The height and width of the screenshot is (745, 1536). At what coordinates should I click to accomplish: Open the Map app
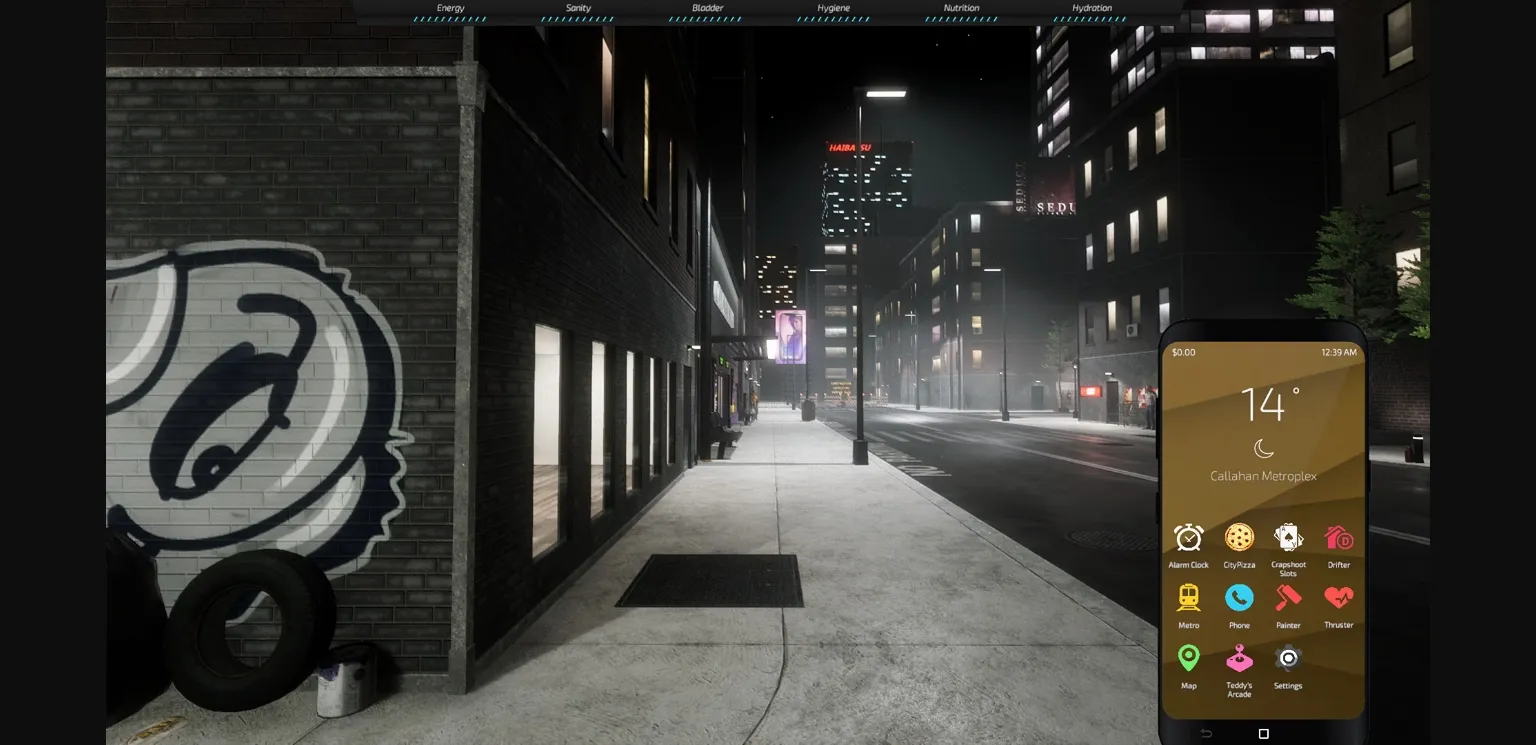coord(1188,659)
